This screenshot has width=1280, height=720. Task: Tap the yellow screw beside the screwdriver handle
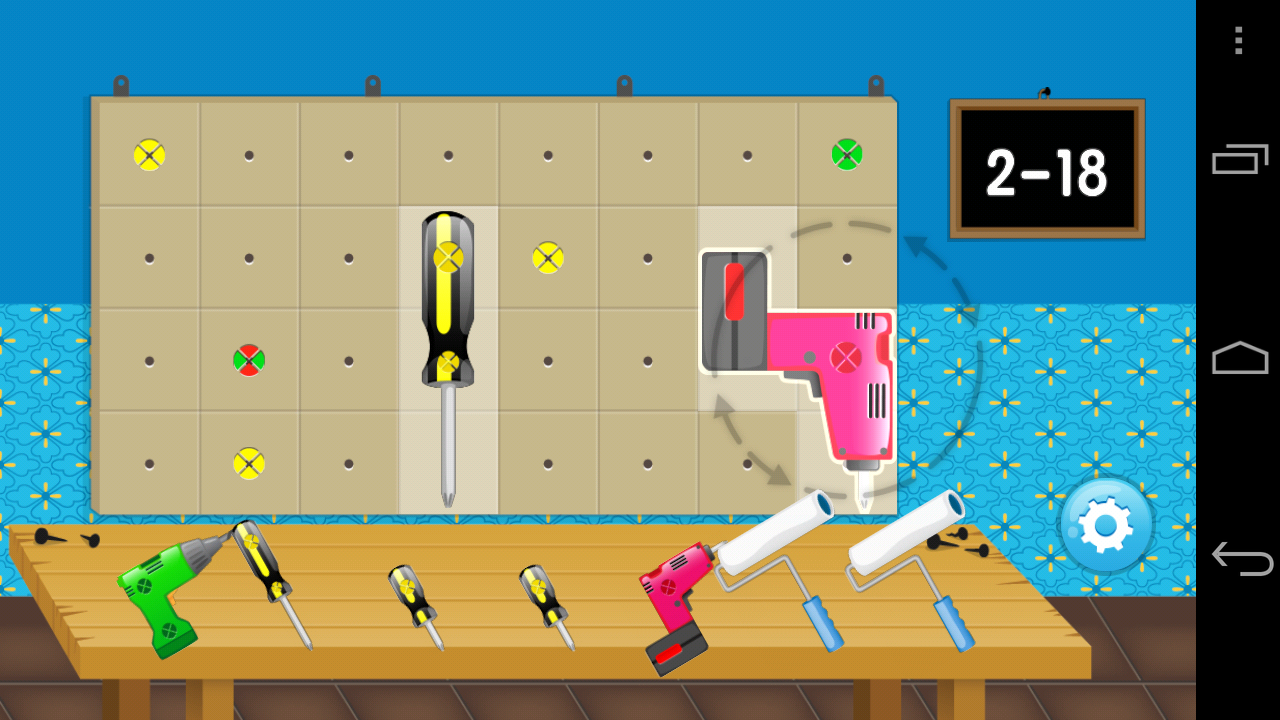[547, 257]
